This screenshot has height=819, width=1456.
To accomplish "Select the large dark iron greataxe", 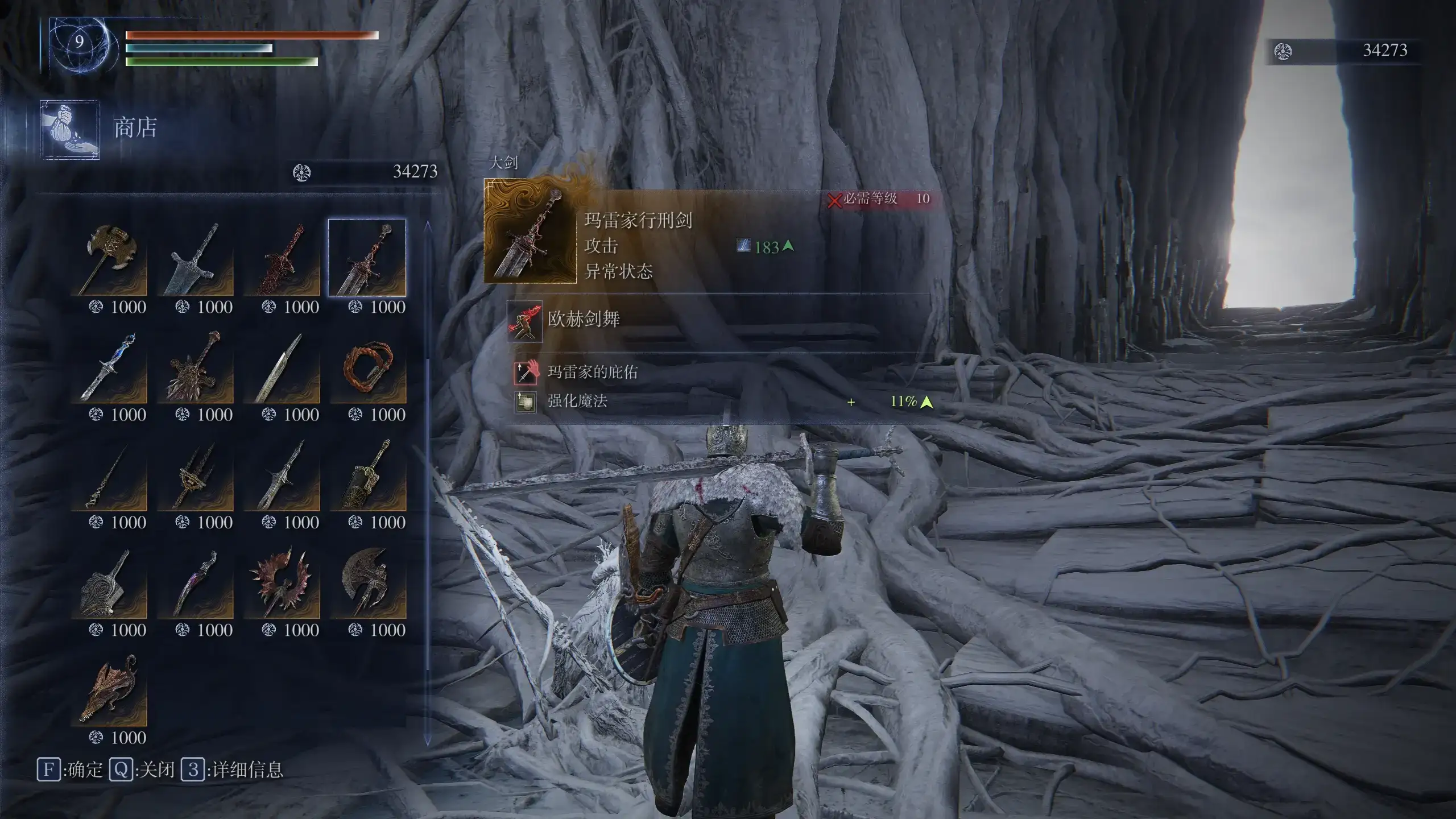I will click(x=367, y=582).
